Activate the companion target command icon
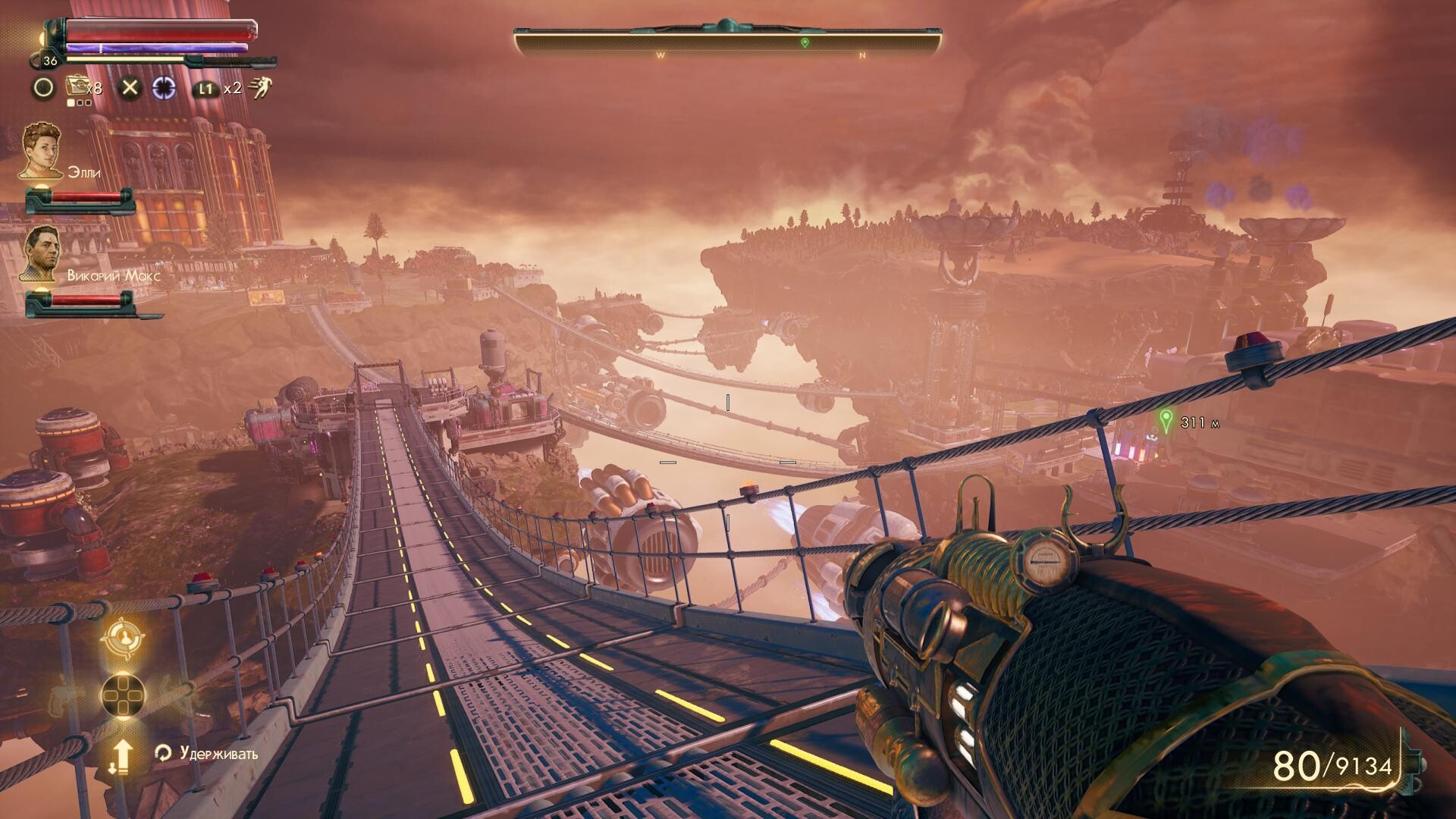The height and width of the screenshot is (819, 1456). (121, 639)
